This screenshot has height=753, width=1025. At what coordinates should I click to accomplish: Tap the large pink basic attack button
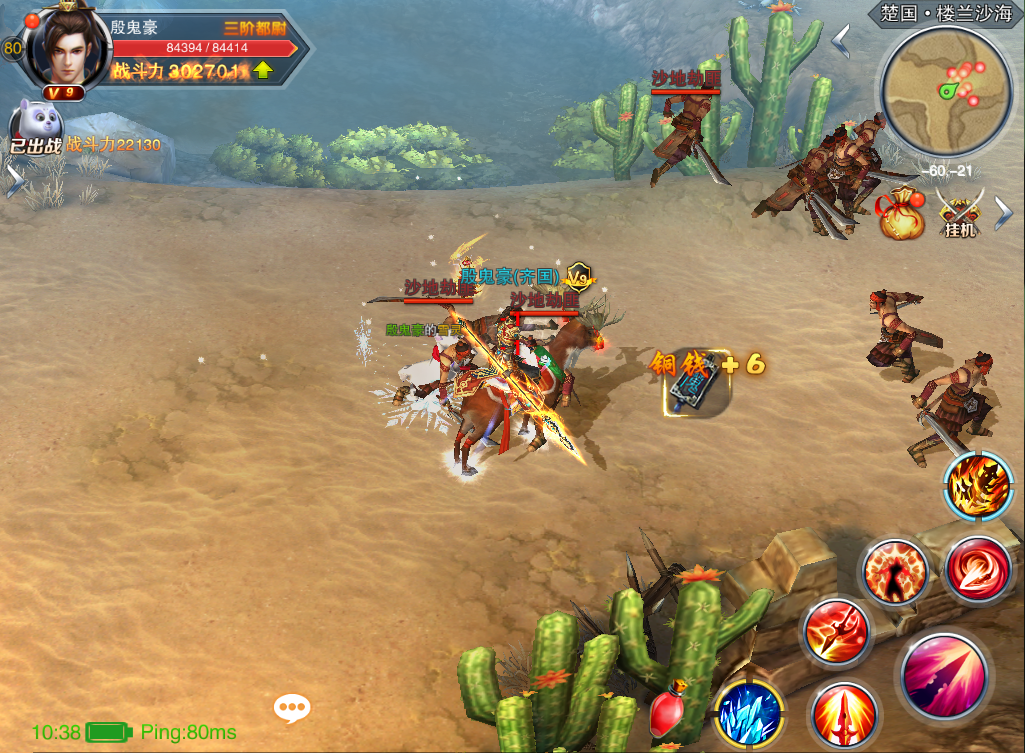coord(944,675)
